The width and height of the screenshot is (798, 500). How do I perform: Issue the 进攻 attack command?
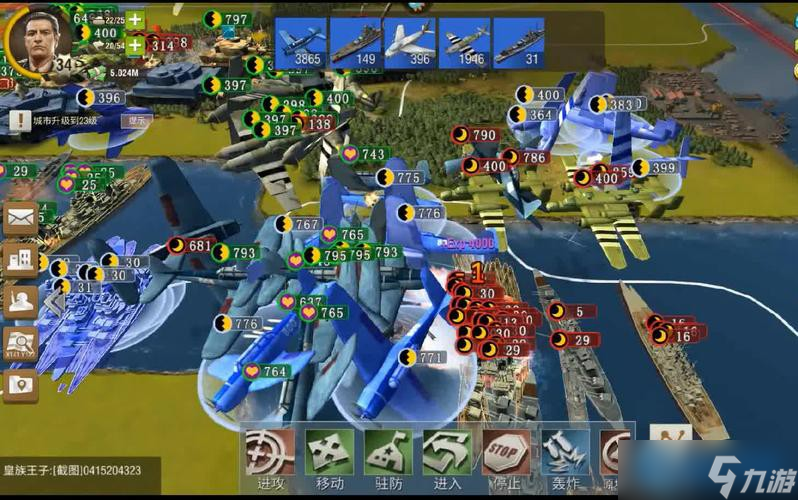pos(270,460)
